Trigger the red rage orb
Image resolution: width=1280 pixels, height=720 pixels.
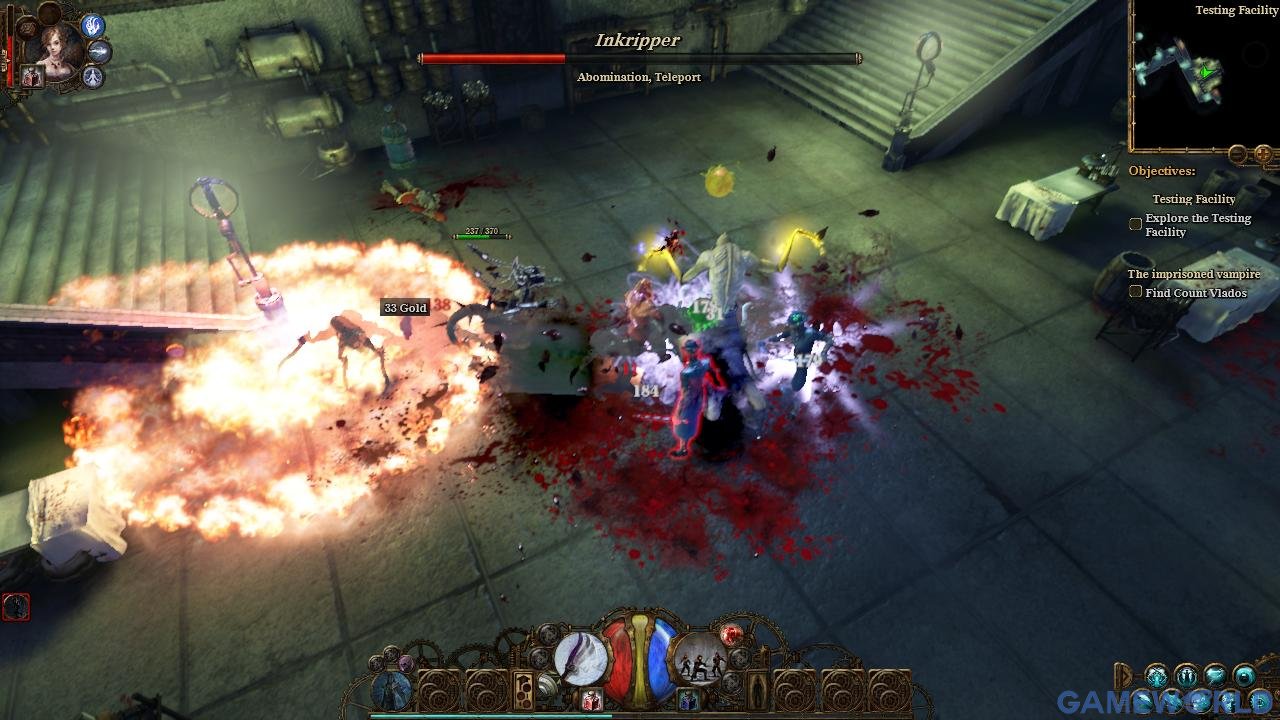click(731, 634)
